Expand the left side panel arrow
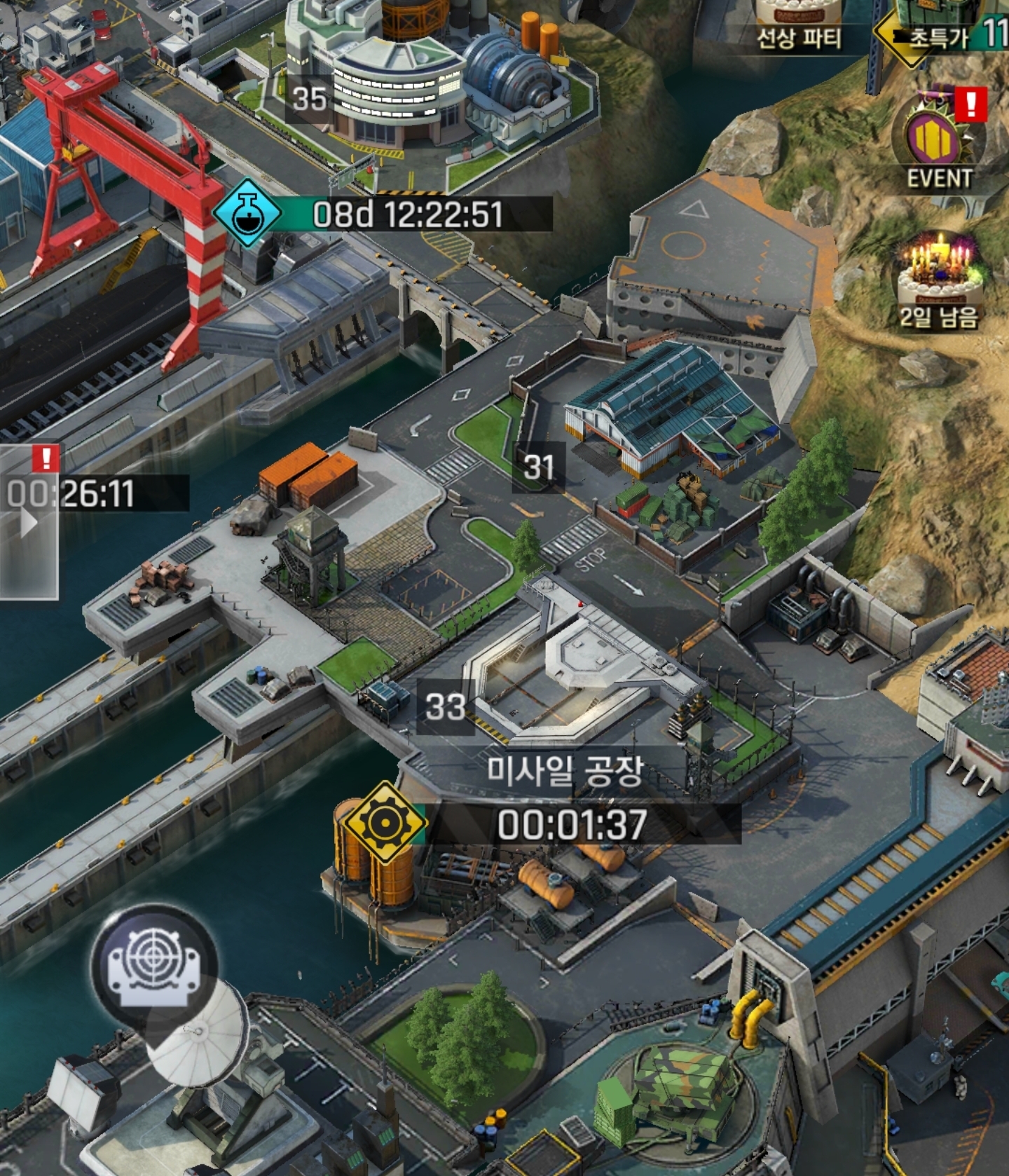Image resolution: width=1009 pixels, height=1176 pixels. [x=28, y=522]
